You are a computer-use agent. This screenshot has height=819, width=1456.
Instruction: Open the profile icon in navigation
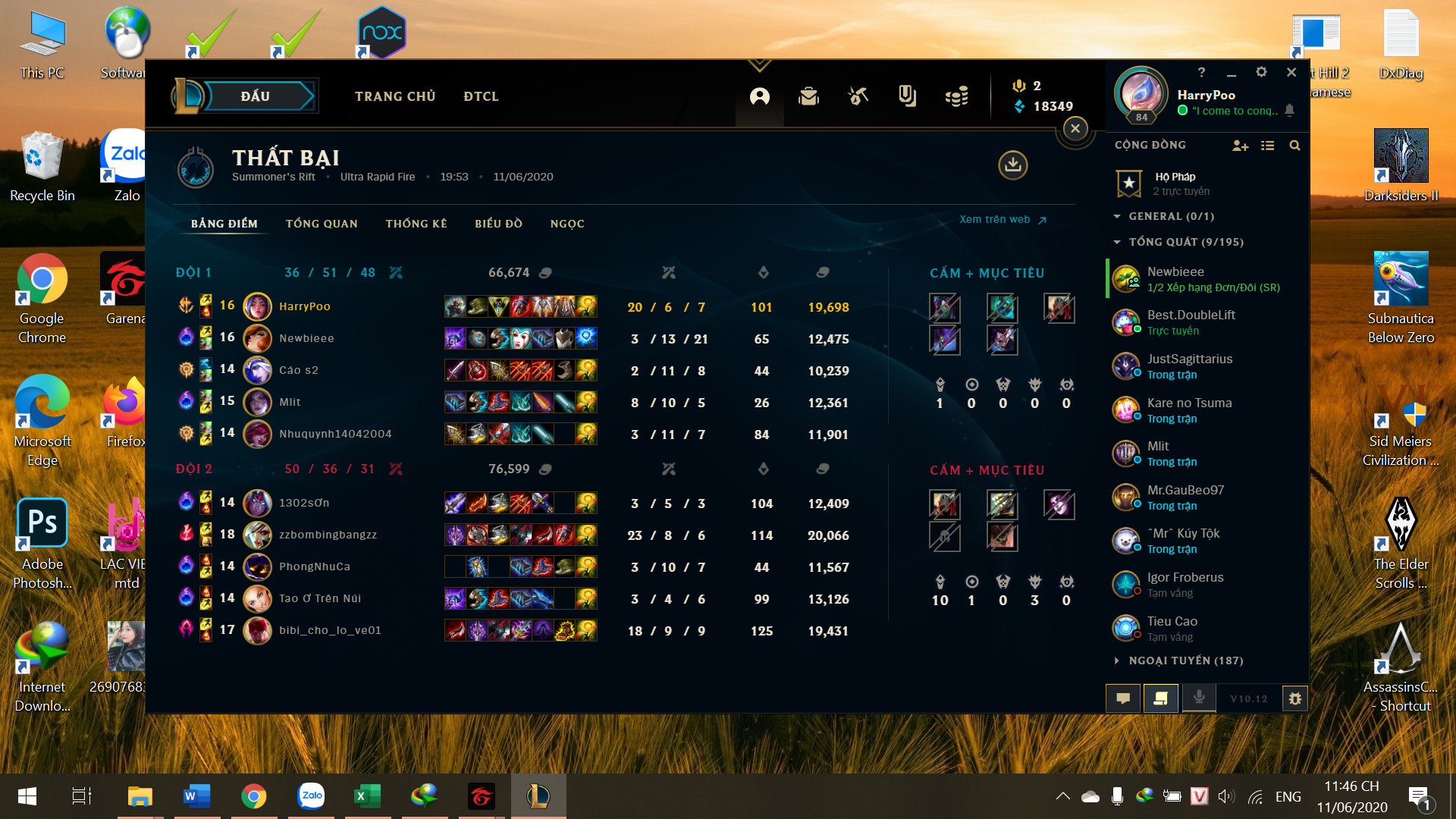[x=759, y=96]
